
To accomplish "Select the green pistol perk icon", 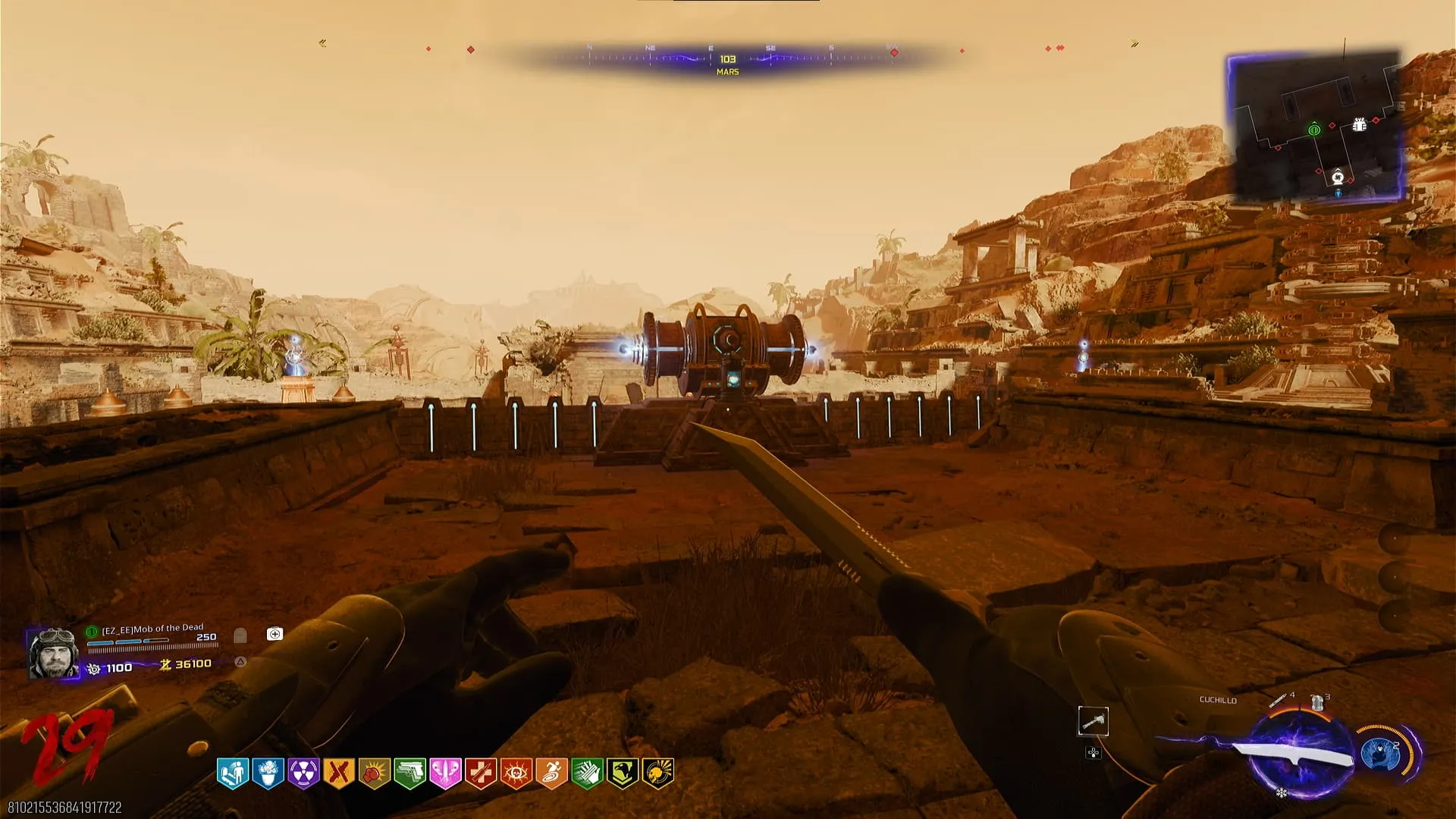I will [409, 773].
